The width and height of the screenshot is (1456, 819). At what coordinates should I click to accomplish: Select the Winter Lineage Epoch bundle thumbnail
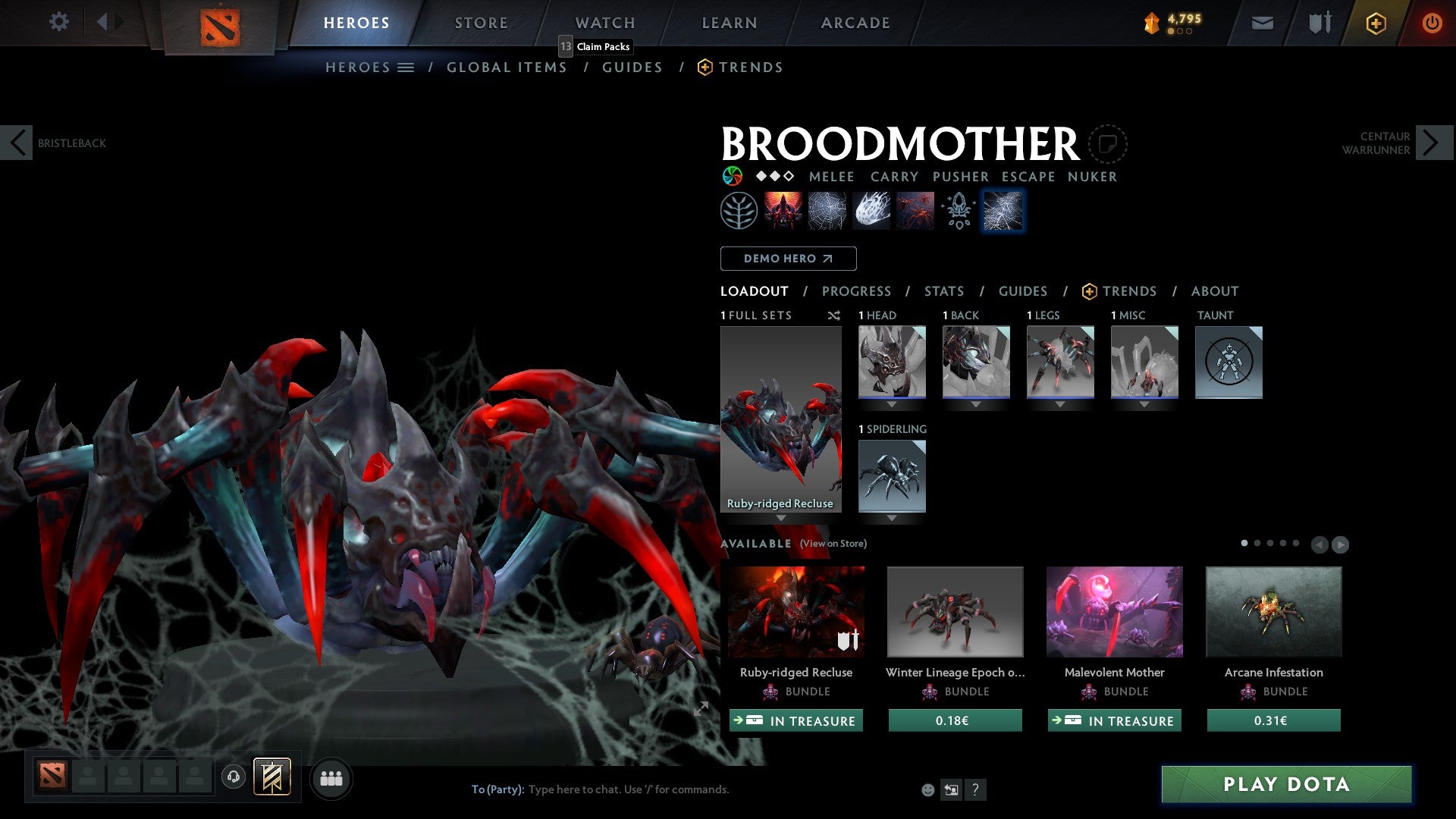[955, 611]
